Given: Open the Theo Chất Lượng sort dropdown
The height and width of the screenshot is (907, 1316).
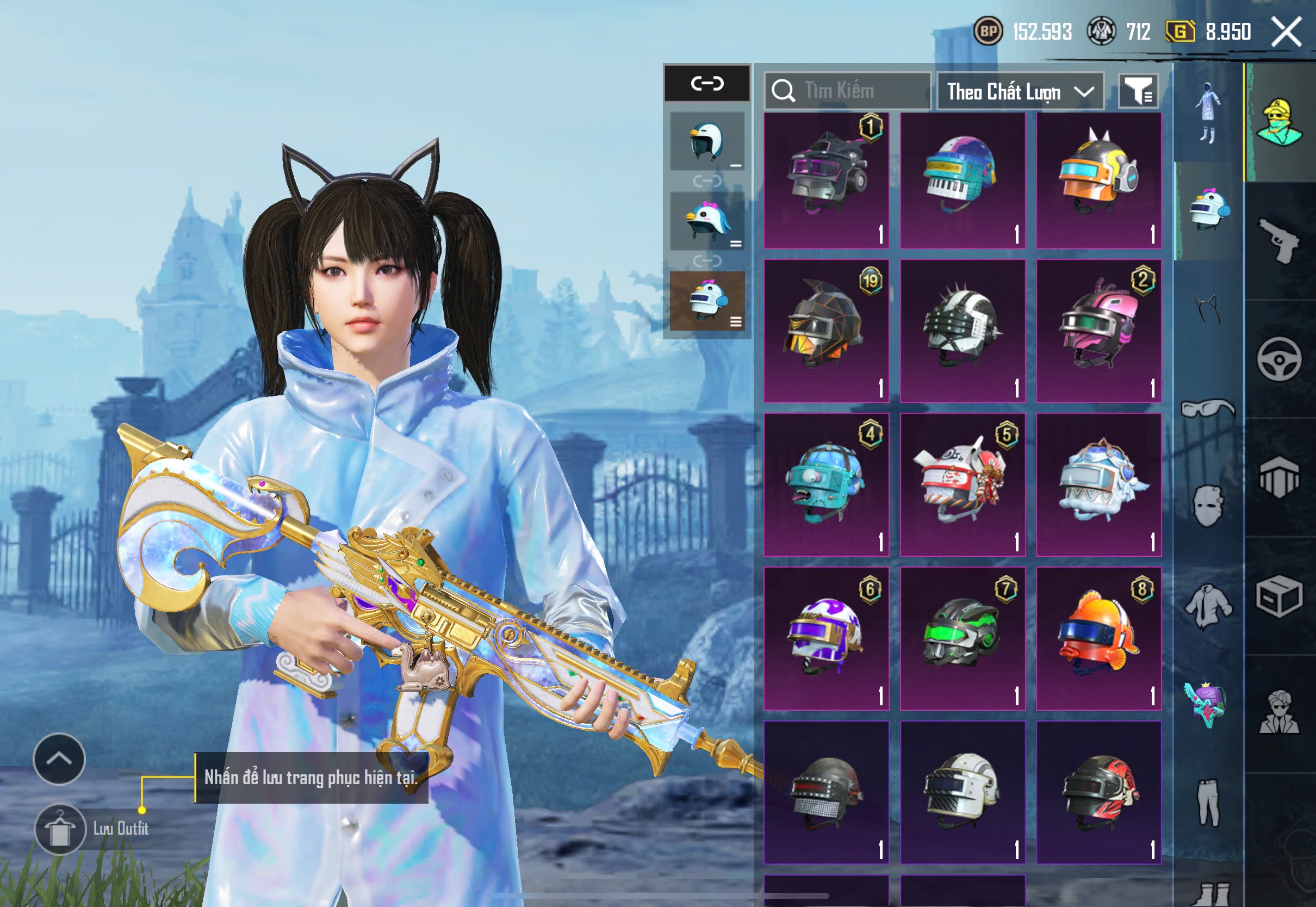Looking at the screenshot, I should tap(1020, 91).
